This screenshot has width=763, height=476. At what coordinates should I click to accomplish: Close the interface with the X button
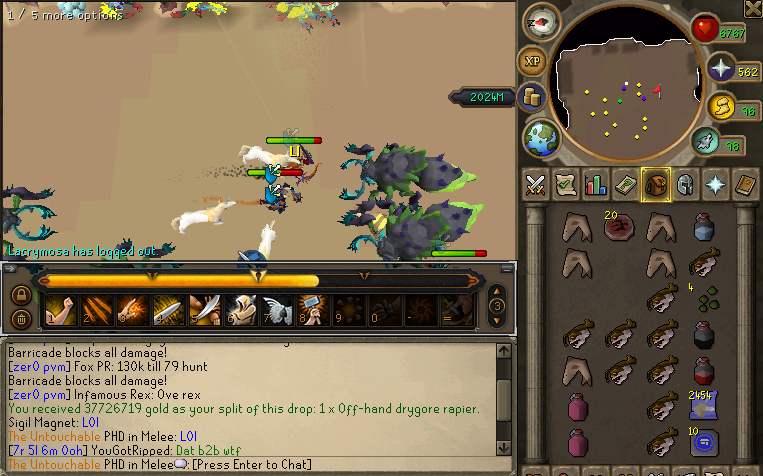(x=752, y=8)
